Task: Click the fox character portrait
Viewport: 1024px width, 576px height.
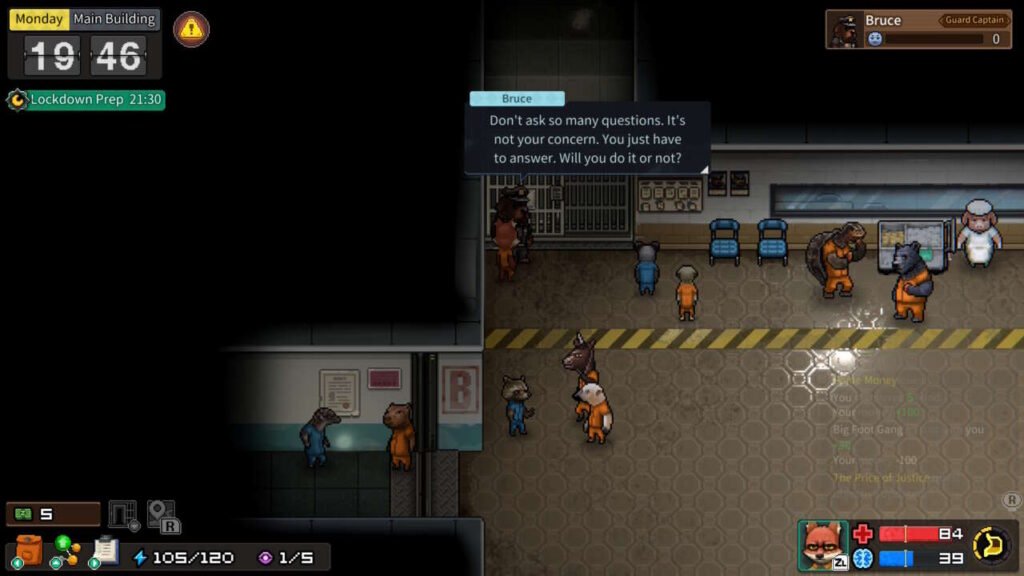Action: pos(823,545)
